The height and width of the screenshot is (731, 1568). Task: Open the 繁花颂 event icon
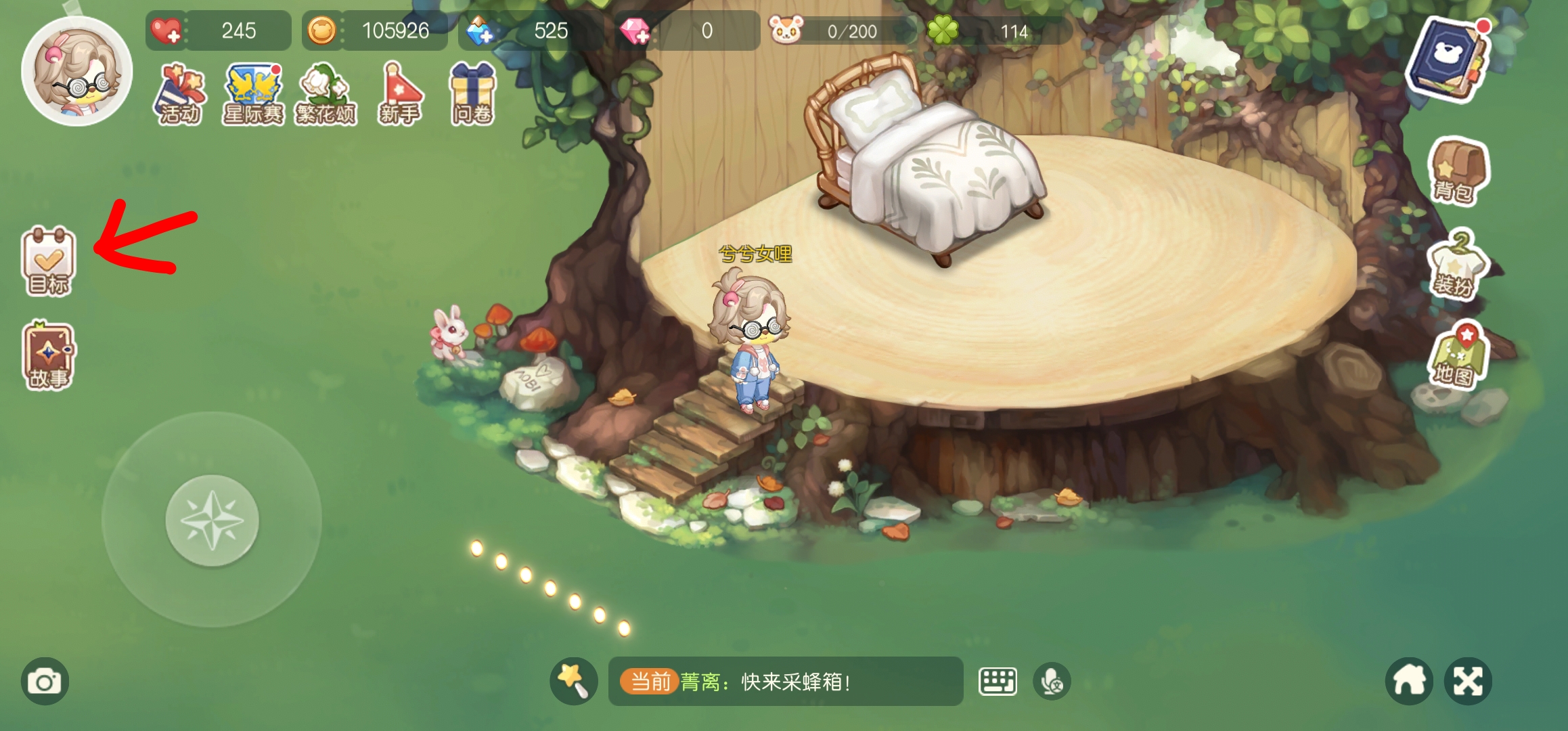coord(326,91)
